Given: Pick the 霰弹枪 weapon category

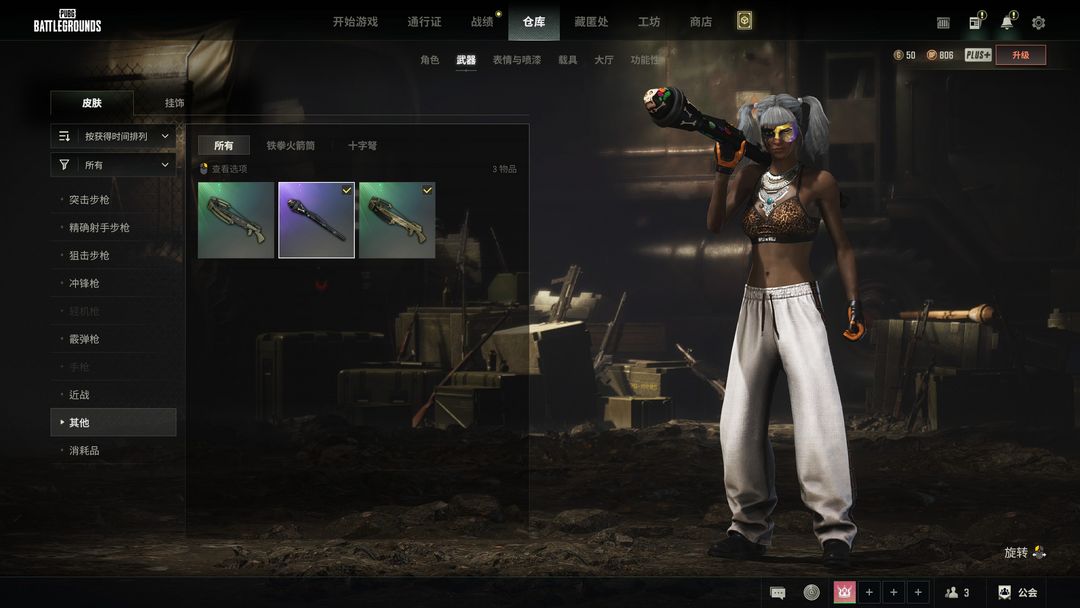Looking at the screenshot, I should pyautogui.click(x=84, y=340).
